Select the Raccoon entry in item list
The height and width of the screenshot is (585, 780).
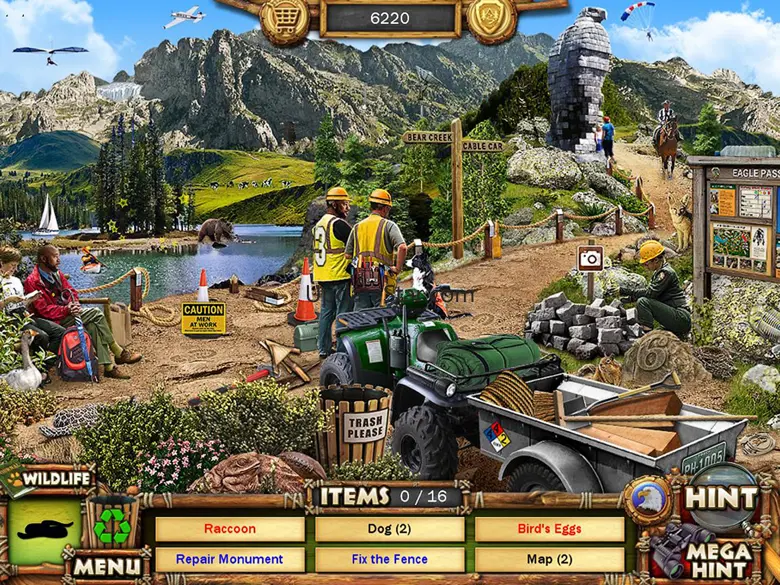pos(230,529)
